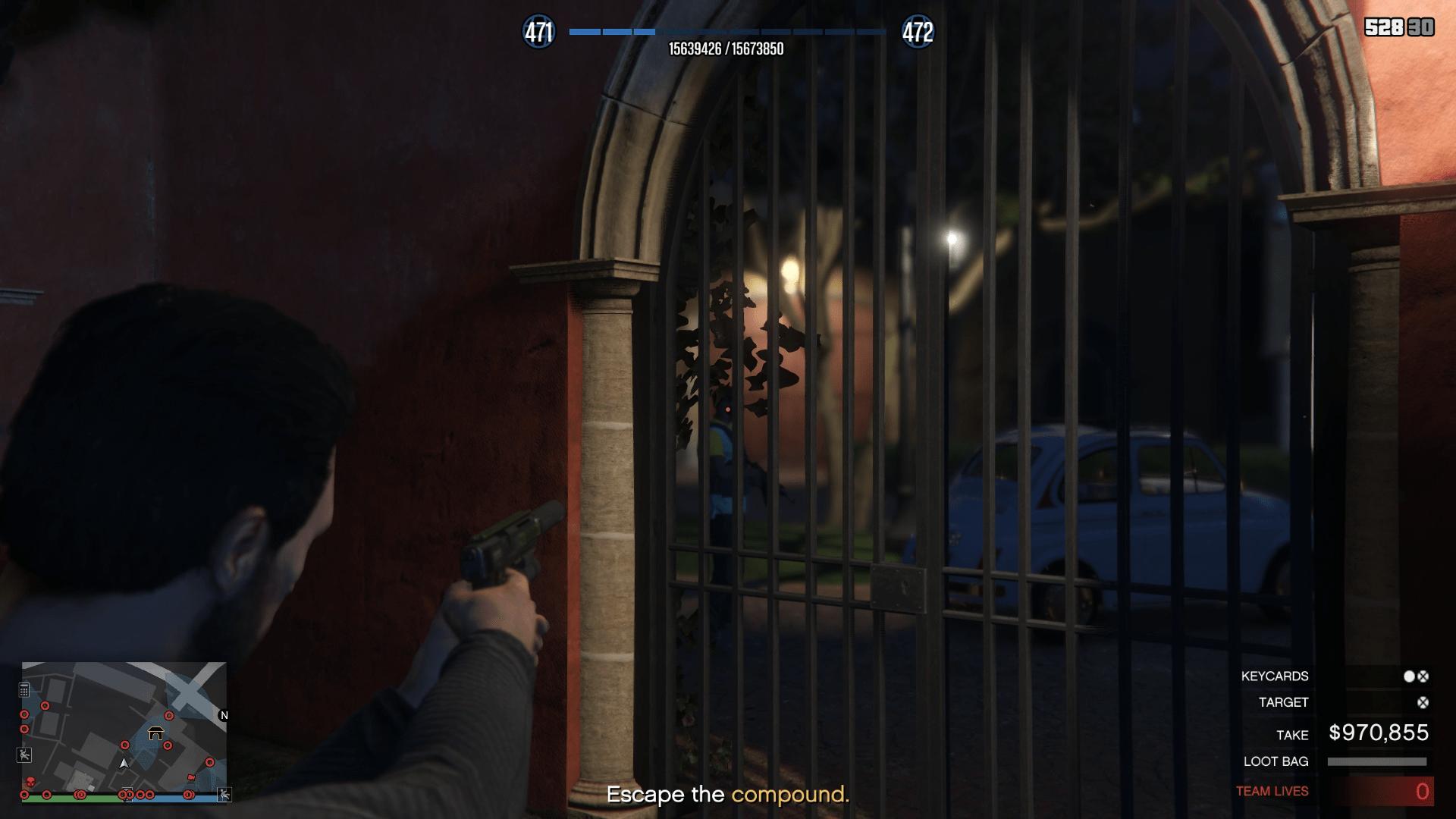
Task: Select the white player arrow on minimap
Action: click(124, 763)
